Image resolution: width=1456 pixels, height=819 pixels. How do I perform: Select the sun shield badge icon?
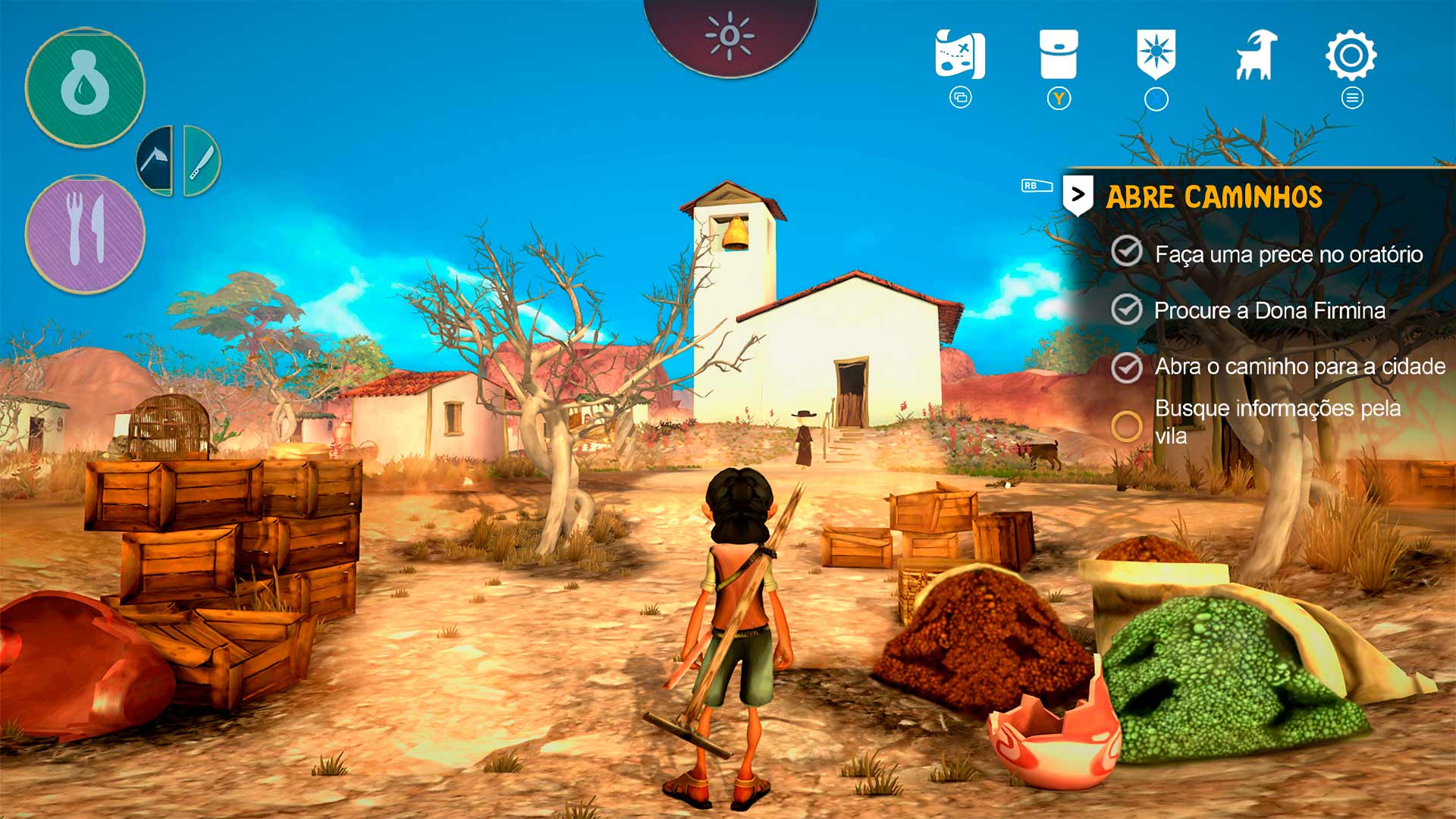click(1156, 55)
